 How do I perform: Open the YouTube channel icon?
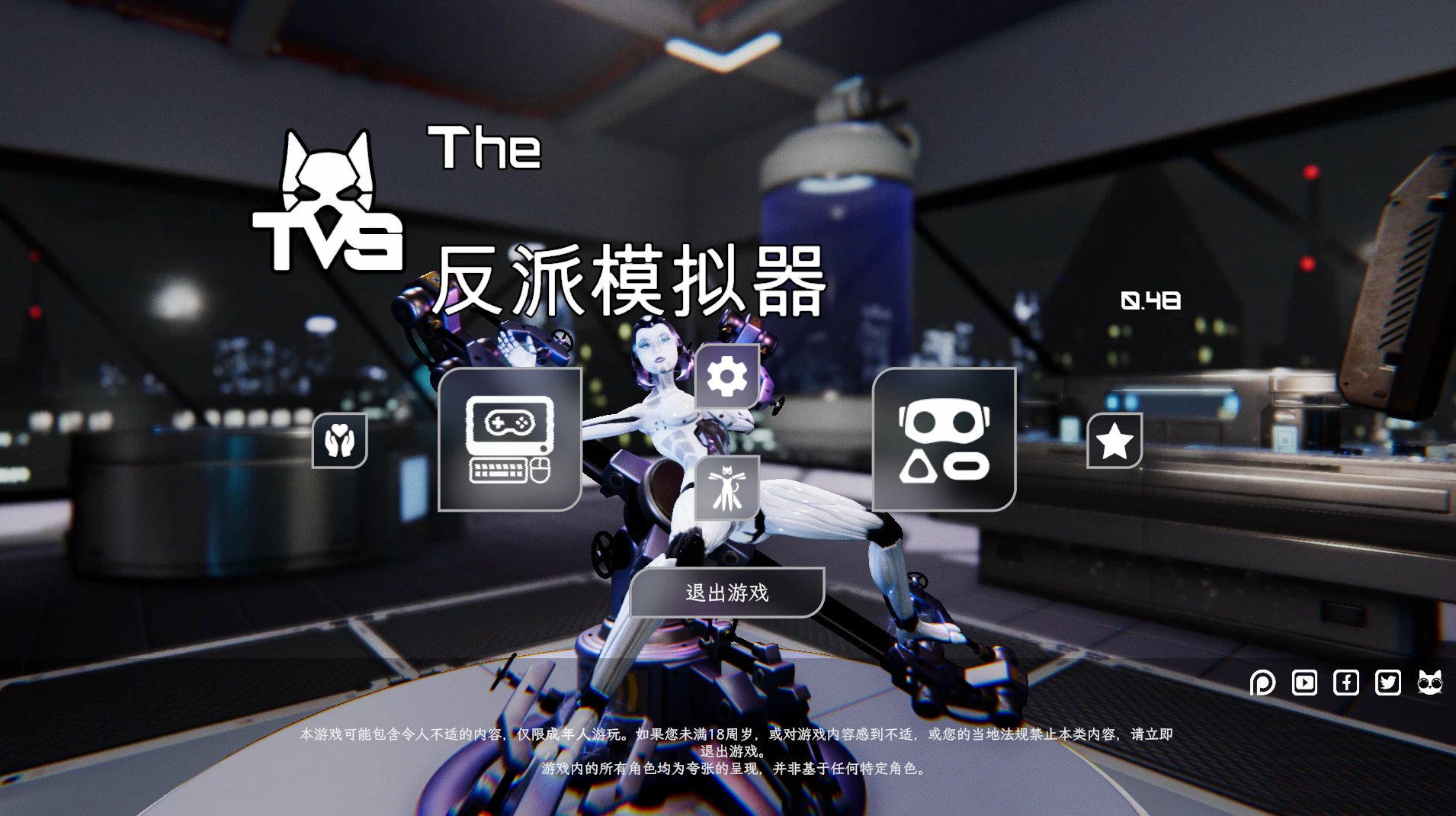point(1305,683)
